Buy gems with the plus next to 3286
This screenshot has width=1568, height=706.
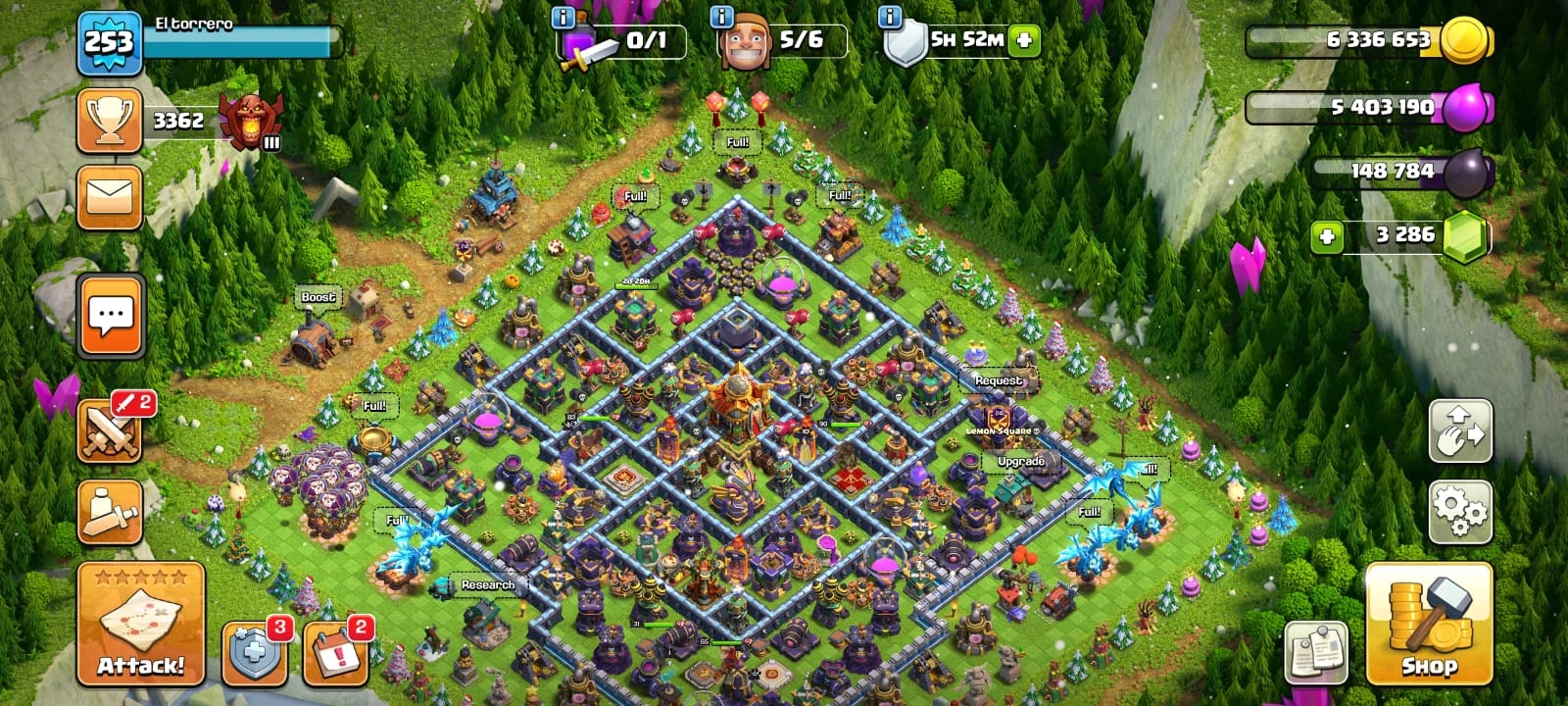coord(1325,235)
